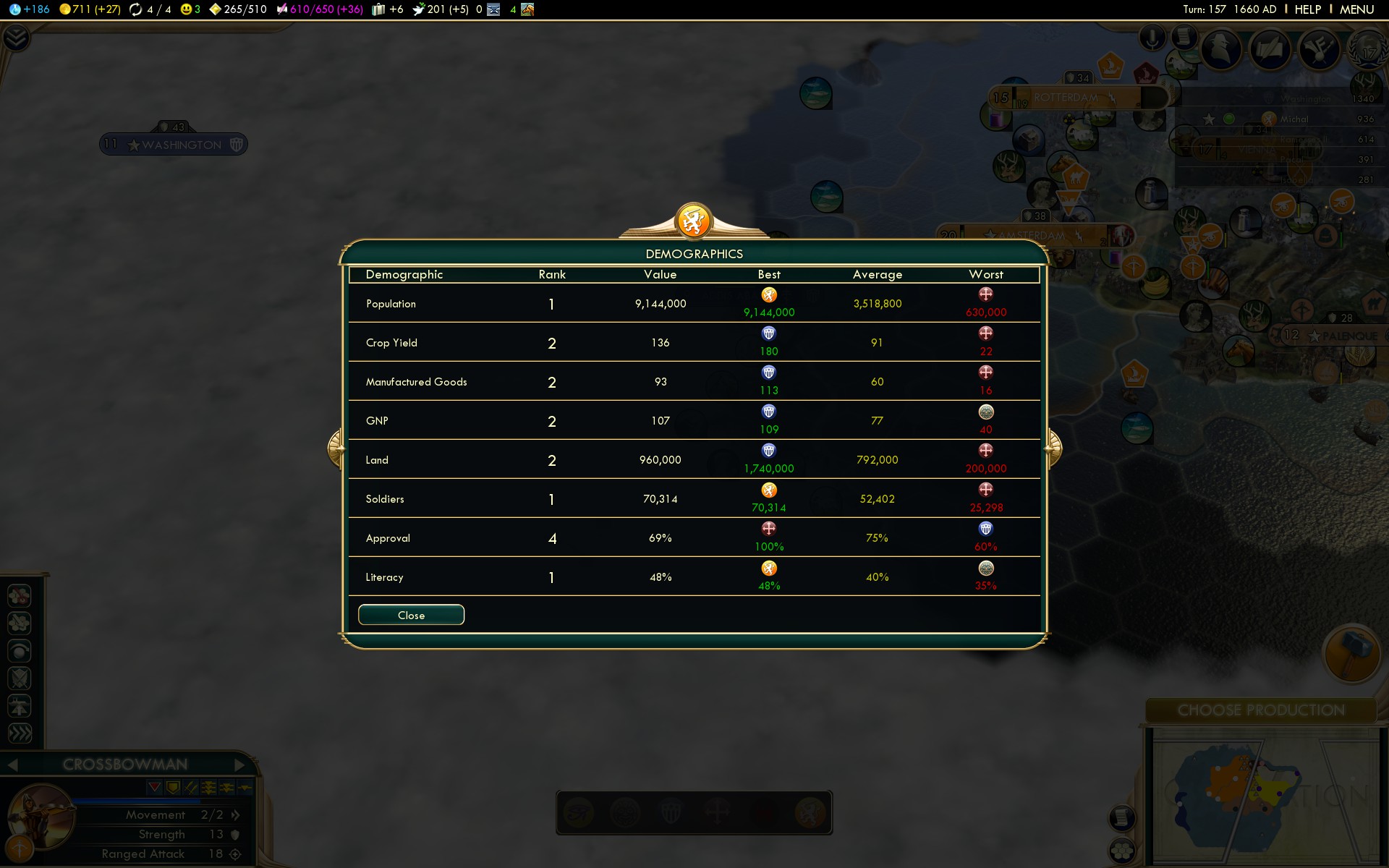Screen dimensions: 1389x868
Task: Activate the triple-chevron unit action button
Action: (20, 733)
